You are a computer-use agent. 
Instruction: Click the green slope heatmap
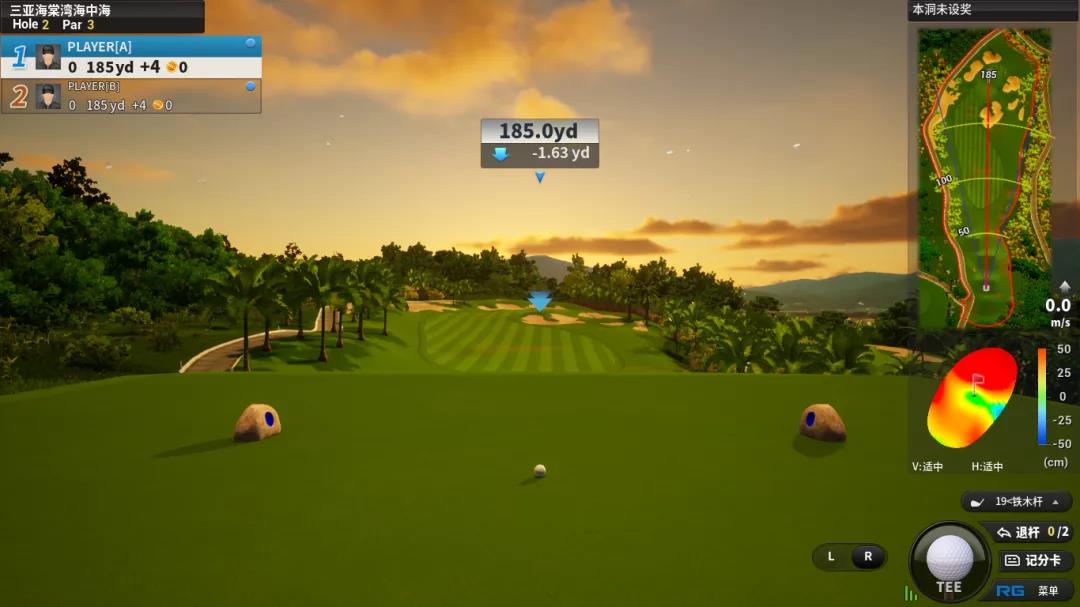click(973, 398)
